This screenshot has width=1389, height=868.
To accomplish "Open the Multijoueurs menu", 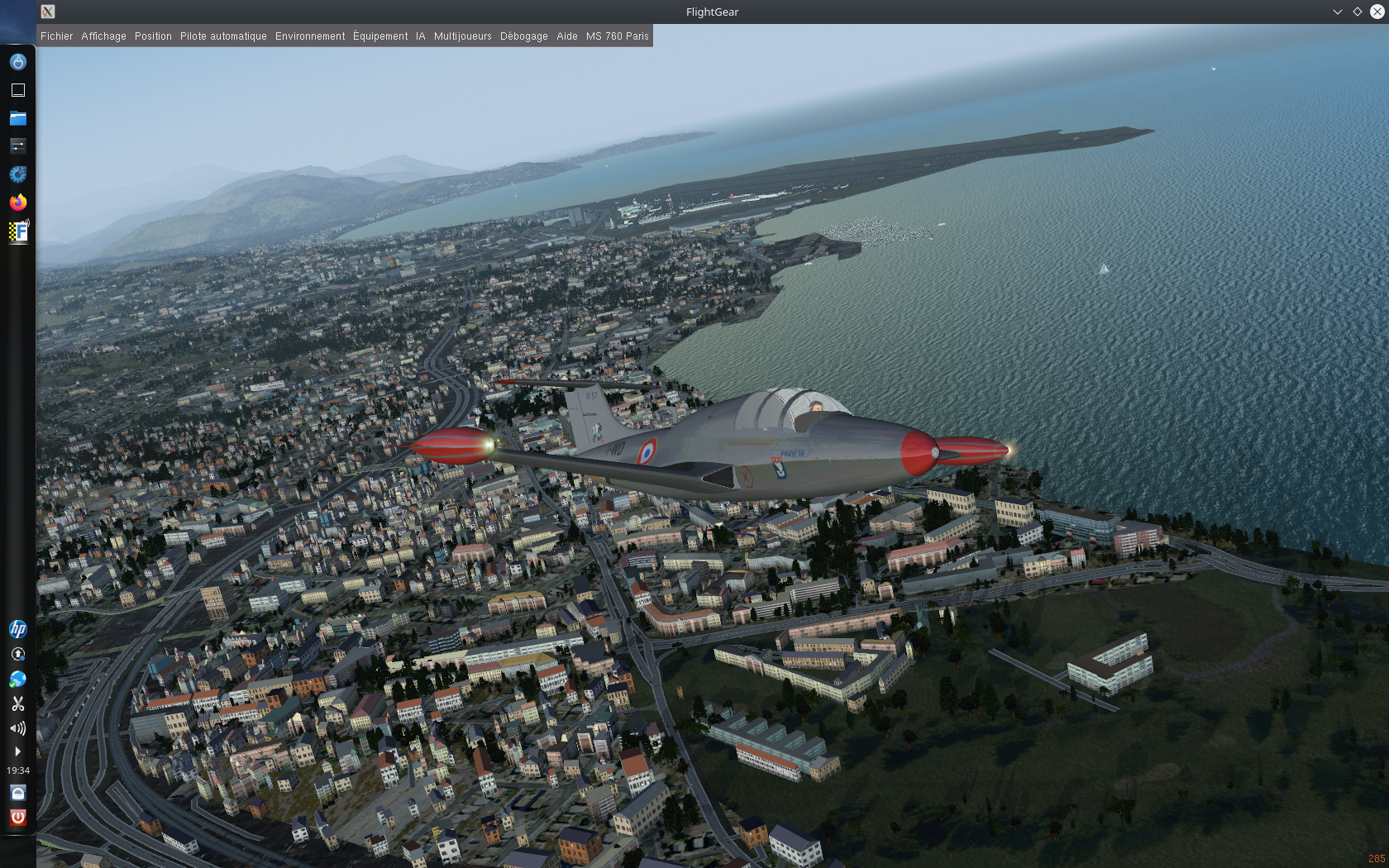I will coord(462,36).
